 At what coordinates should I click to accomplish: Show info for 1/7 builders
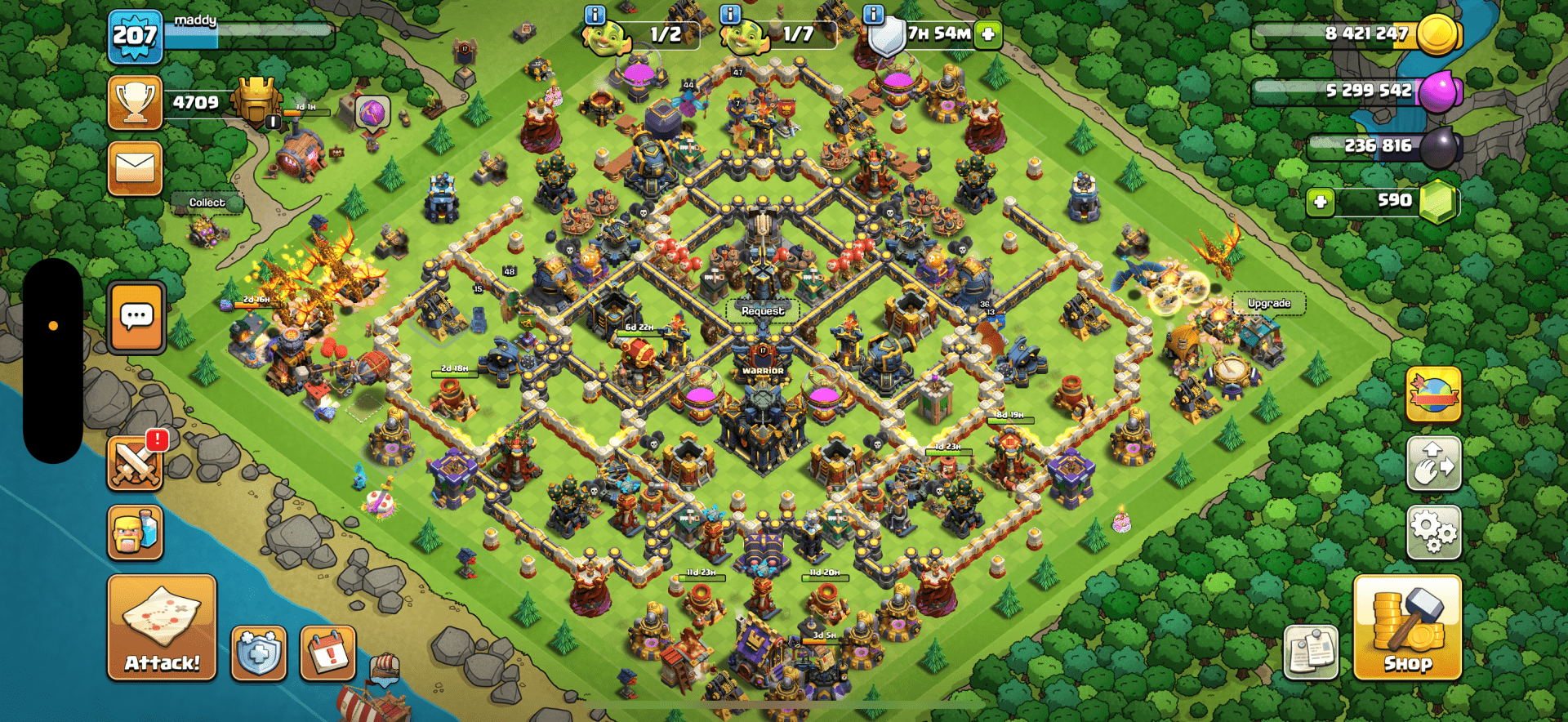click(x=729, y=15)
